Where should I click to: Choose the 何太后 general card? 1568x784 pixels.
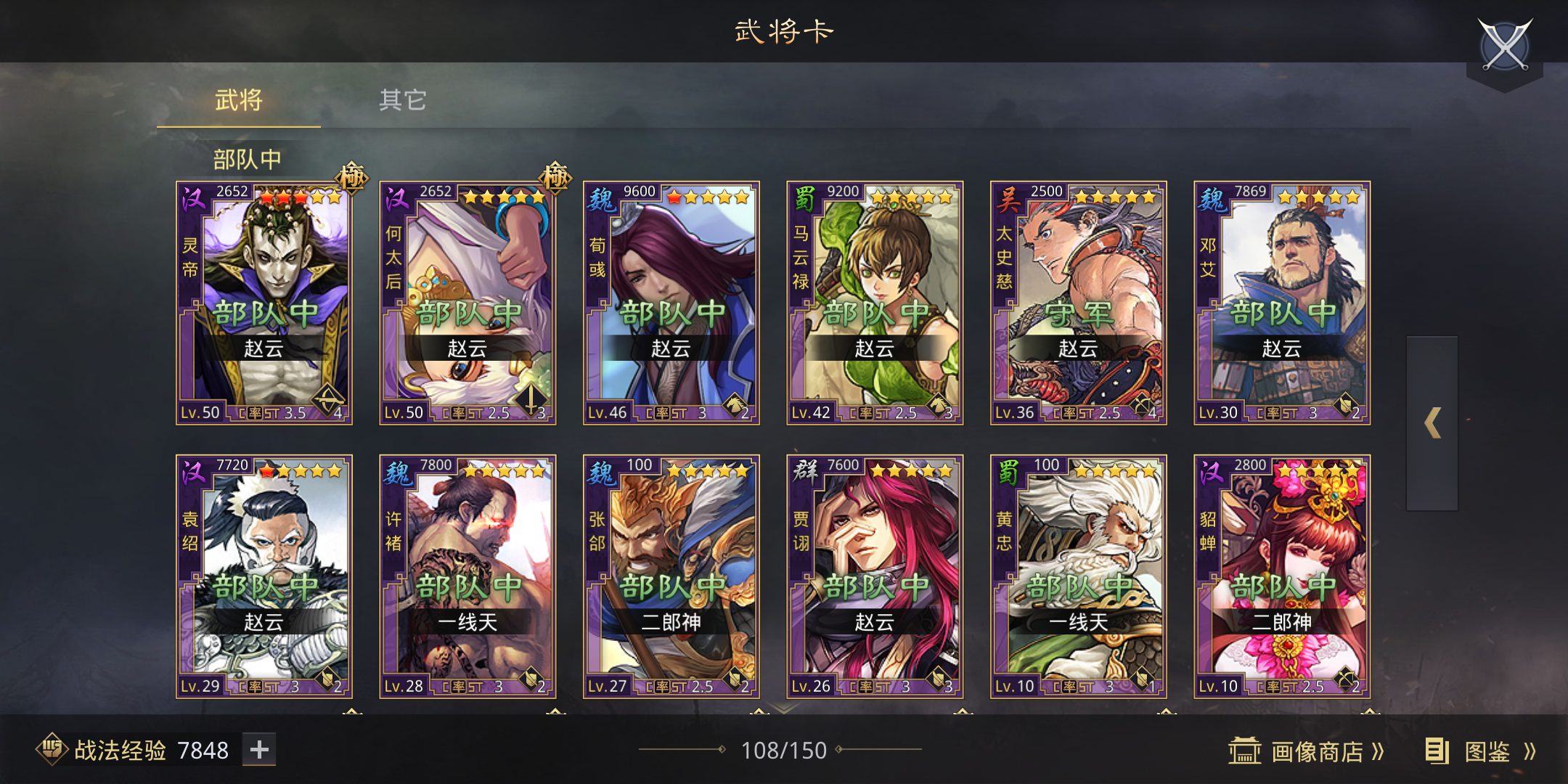pyautogui.click(x=467, y=303)
